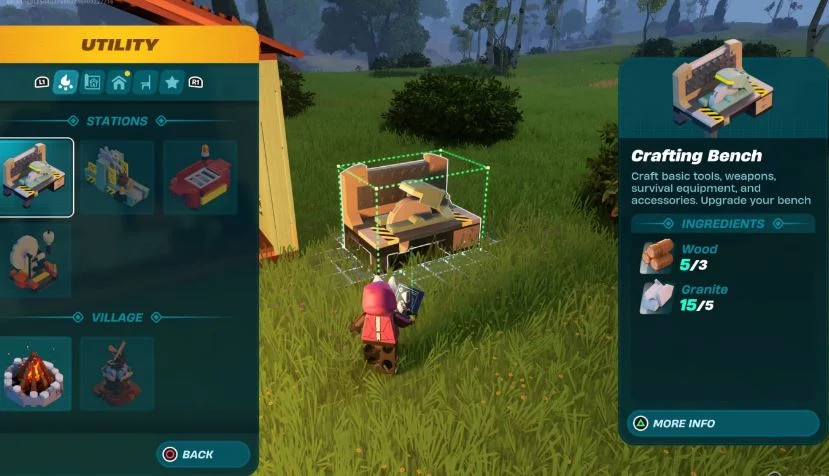Go back using the Back button
The width and height of the screenshot is (829, 476).
click(x=203, y=454)
